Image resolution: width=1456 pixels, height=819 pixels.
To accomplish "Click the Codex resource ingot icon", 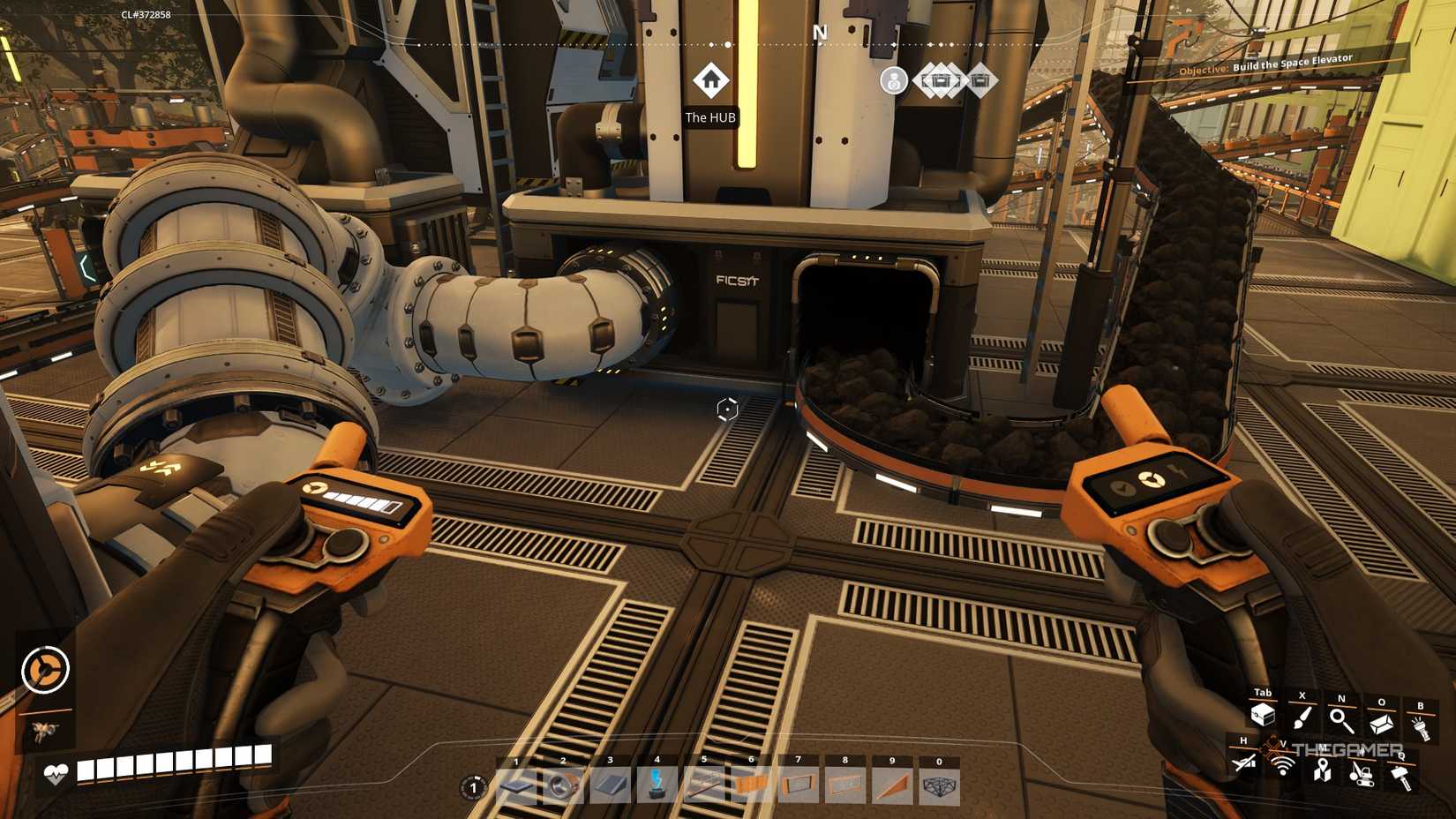I will point(1380,723).
